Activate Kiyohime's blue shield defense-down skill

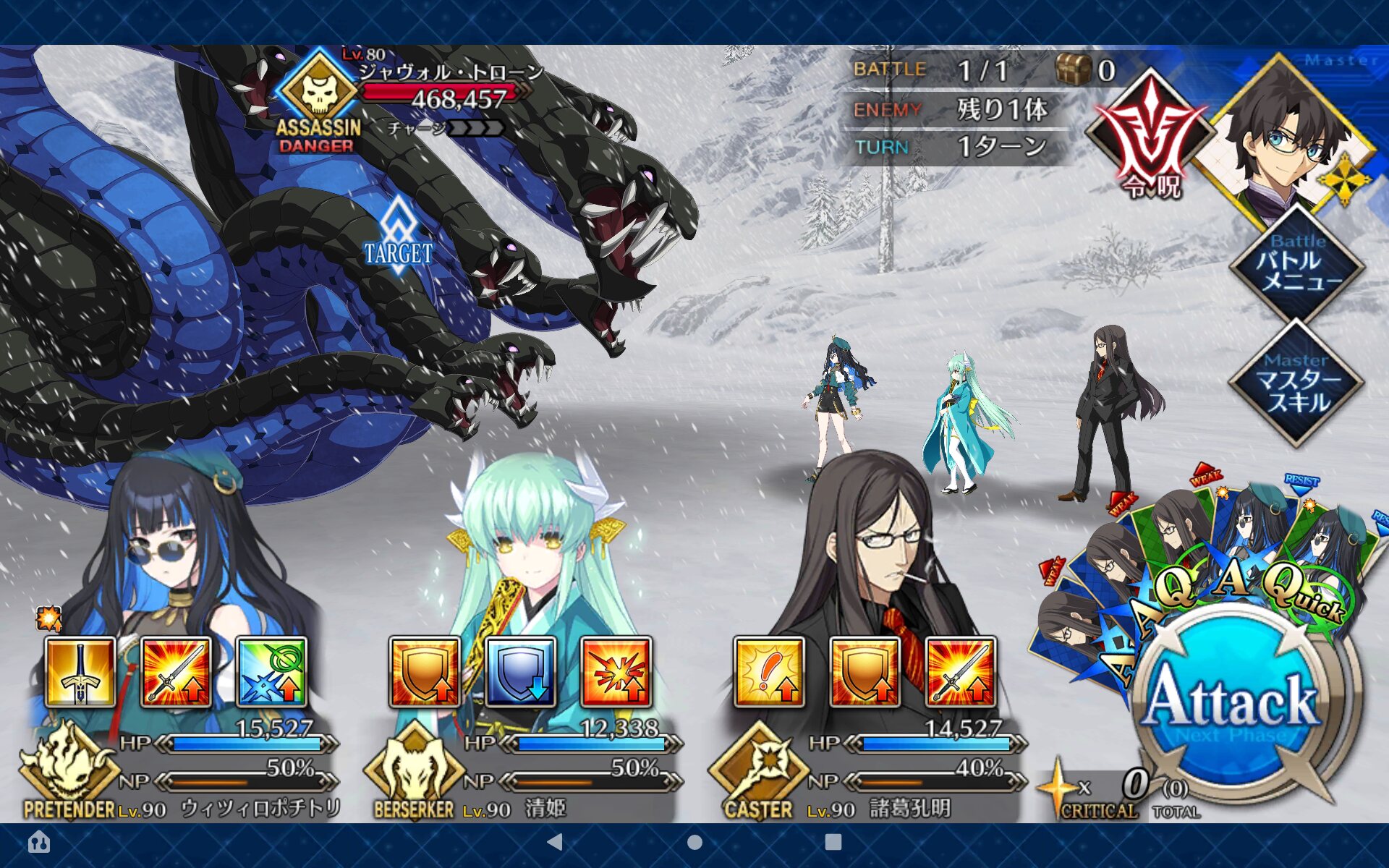tap(521, 672)
